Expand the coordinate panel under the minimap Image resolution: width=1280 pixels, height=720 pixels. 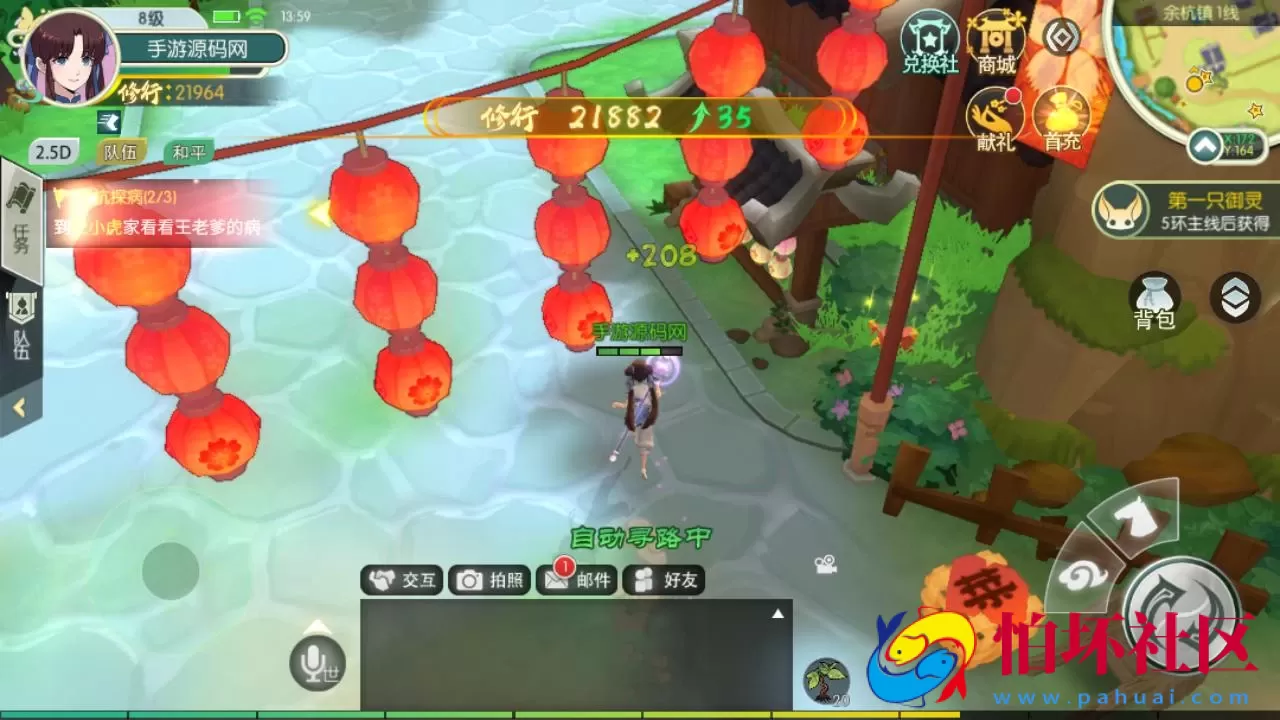coord(1205,148)
